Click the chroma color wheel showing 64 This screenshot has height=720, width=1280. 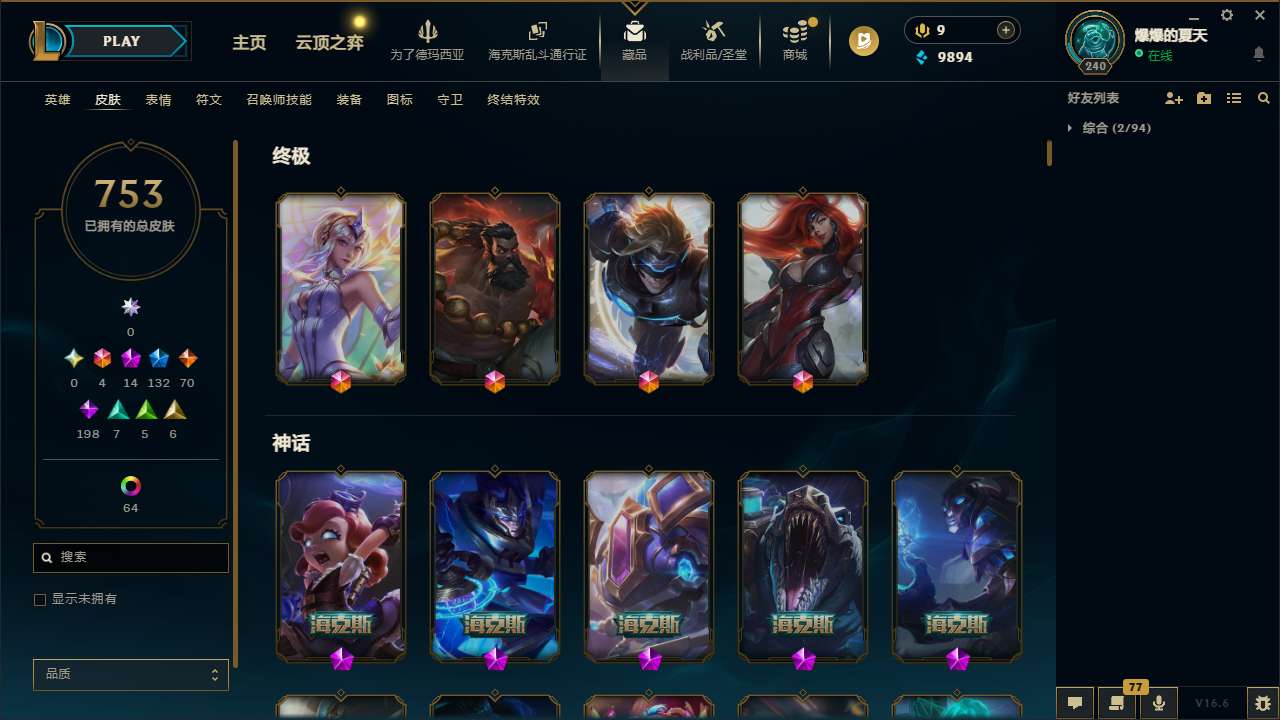tap(130, 484)
